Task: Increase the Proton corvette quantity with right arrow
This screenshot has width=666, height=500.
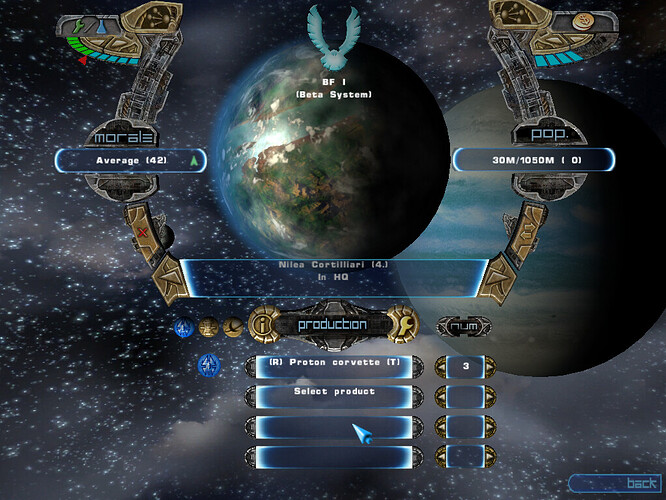Action: point(492,365)
